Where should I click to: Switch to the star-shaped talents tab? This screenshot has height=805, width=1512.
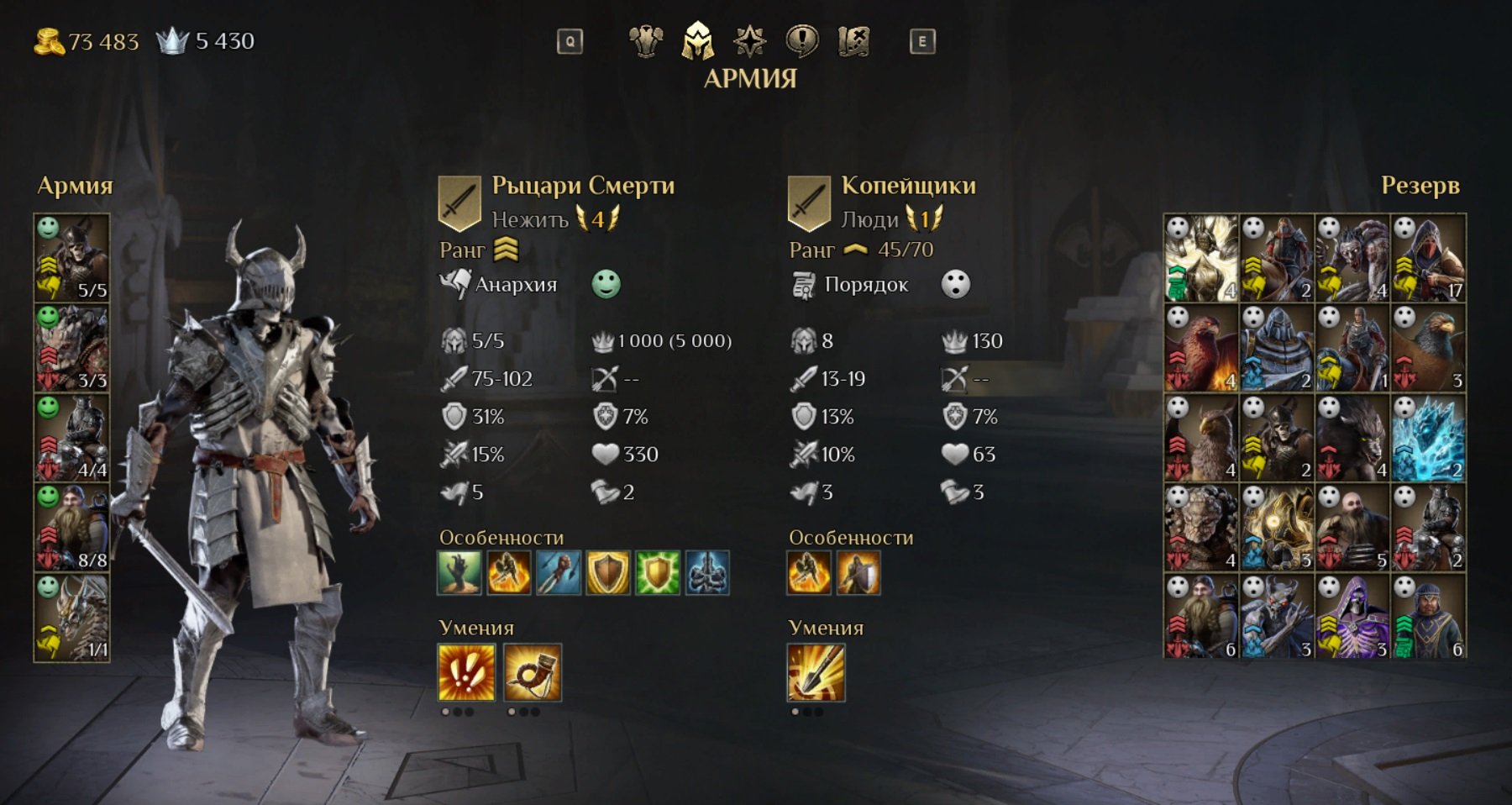pos(749,40)
